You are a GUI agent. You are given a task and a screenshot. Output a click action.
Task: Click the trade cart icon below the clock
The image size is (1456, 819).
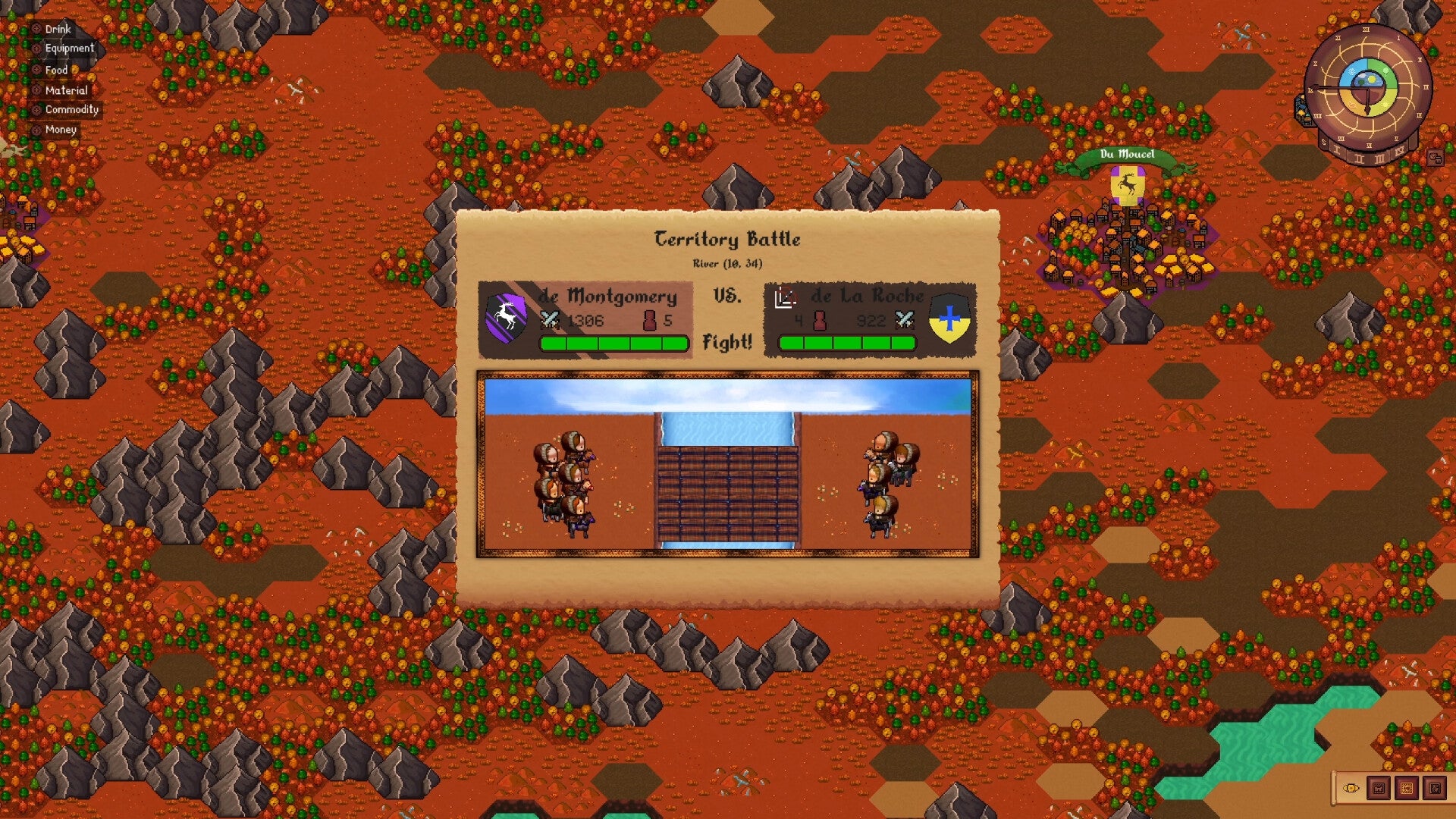click(x=1435, y=157)
